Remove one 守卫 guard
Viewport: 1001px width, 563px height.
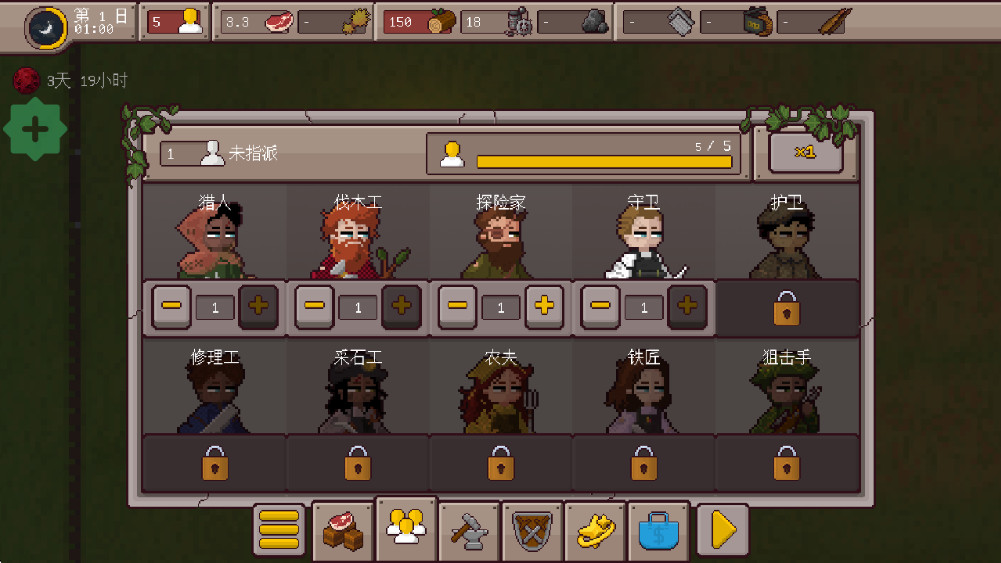(601, 306)
